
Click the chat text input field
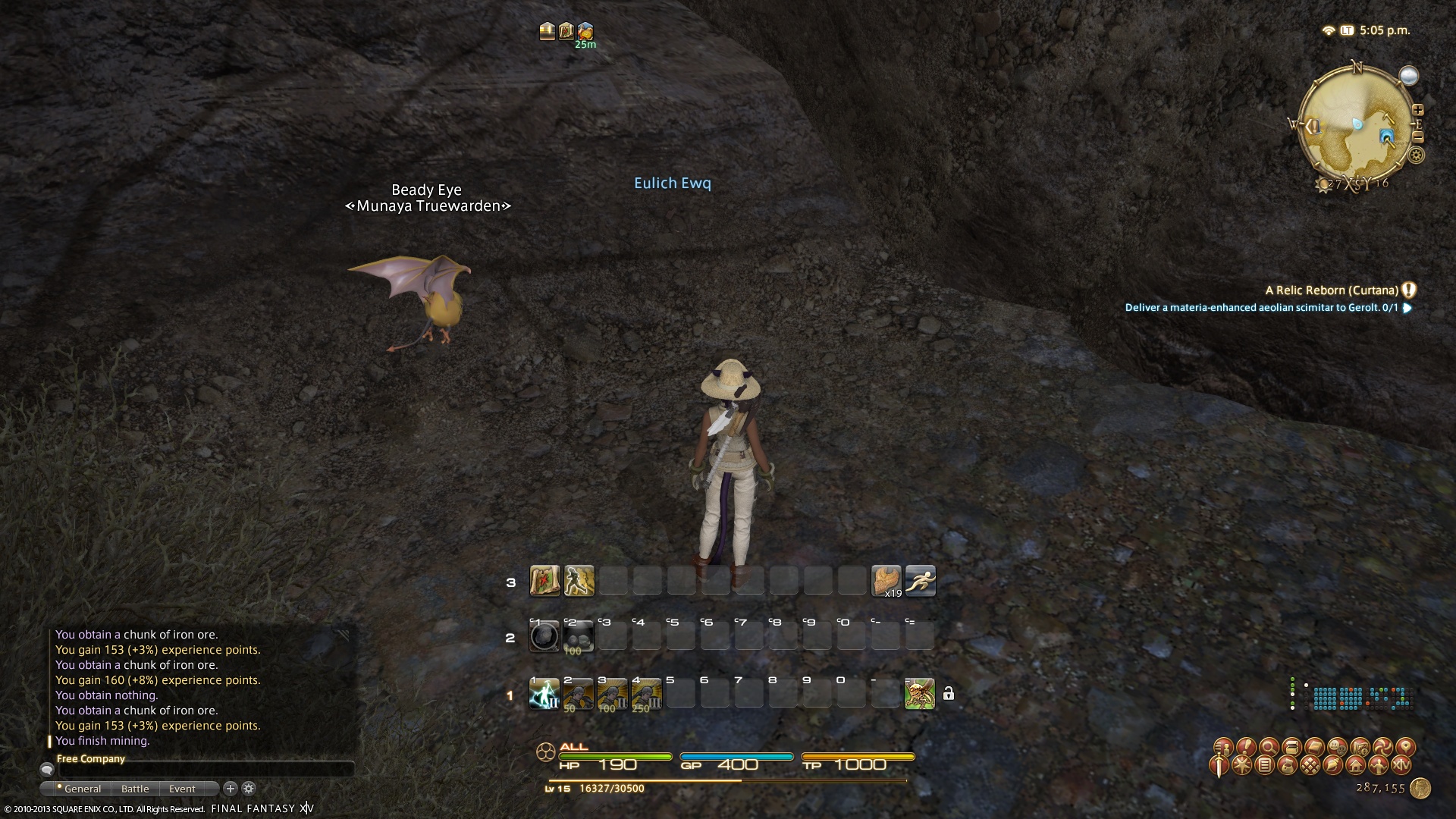tap(205, 770)
